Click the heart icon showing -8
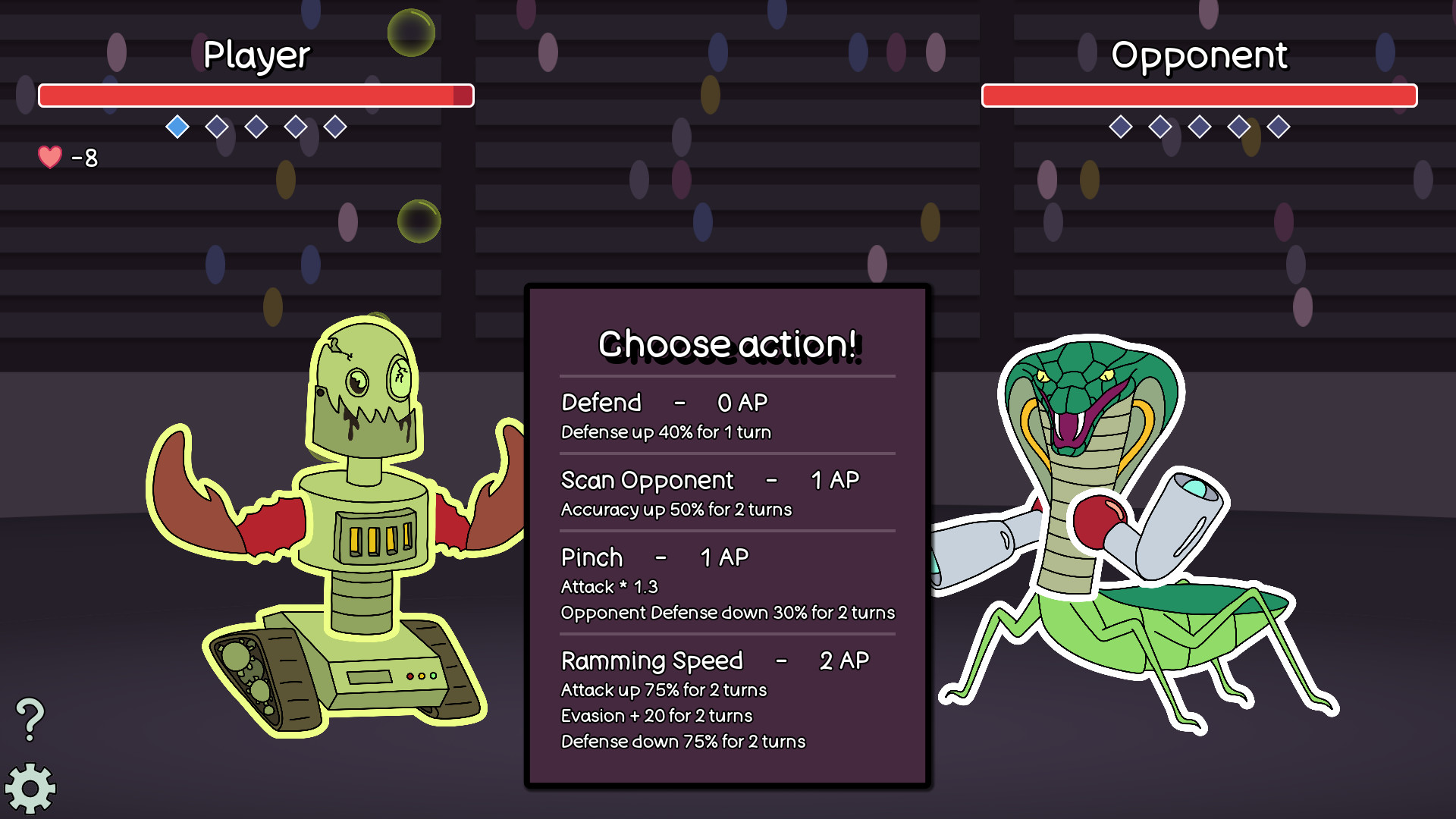Image resolution: width=1456 pixels, height=819 pixels. pyautogui.click(x=49, y=157)
